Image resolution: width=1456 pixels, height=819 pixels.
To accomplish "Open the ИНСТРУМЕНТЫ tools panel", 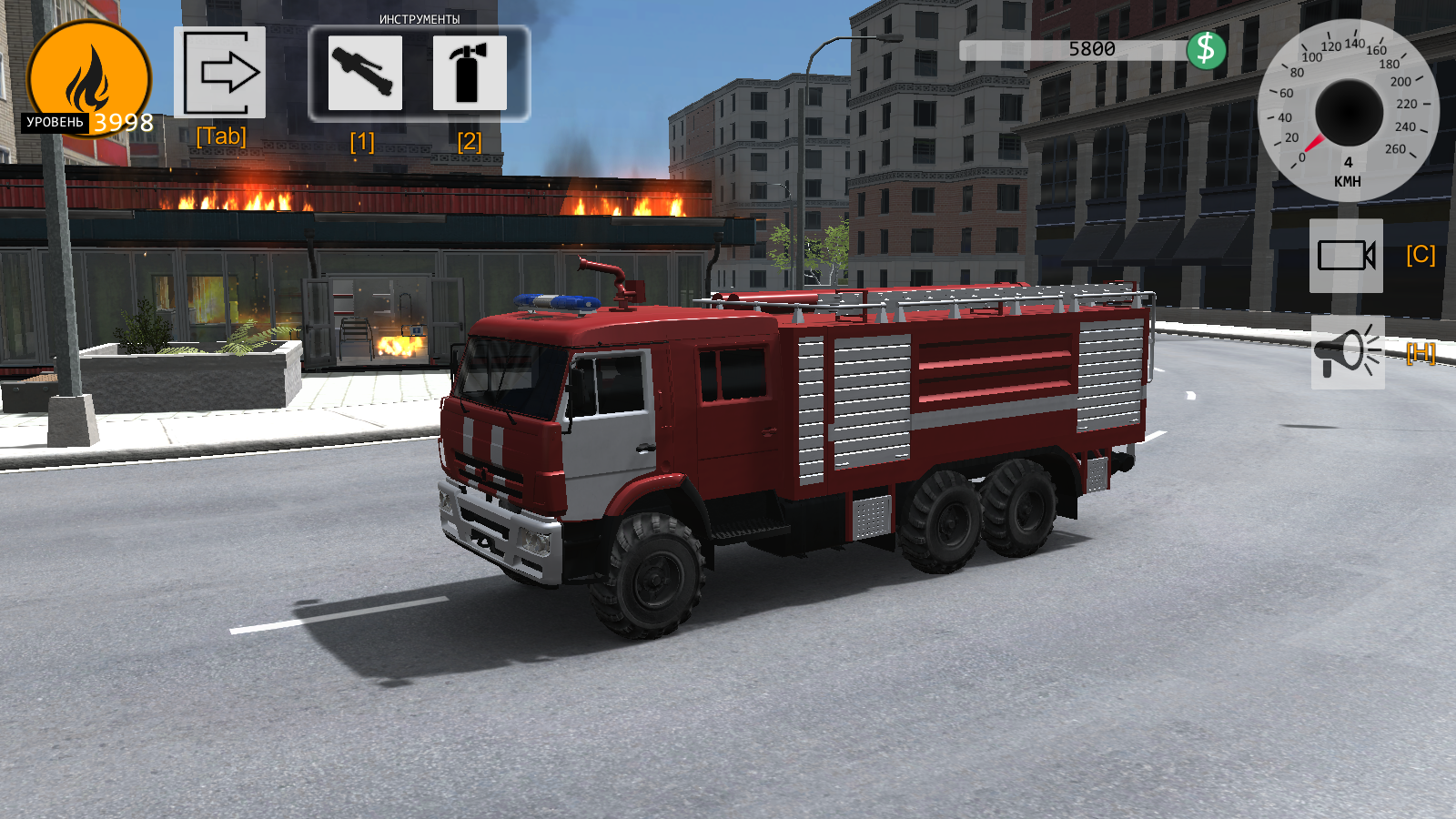I will pos(419,18).
